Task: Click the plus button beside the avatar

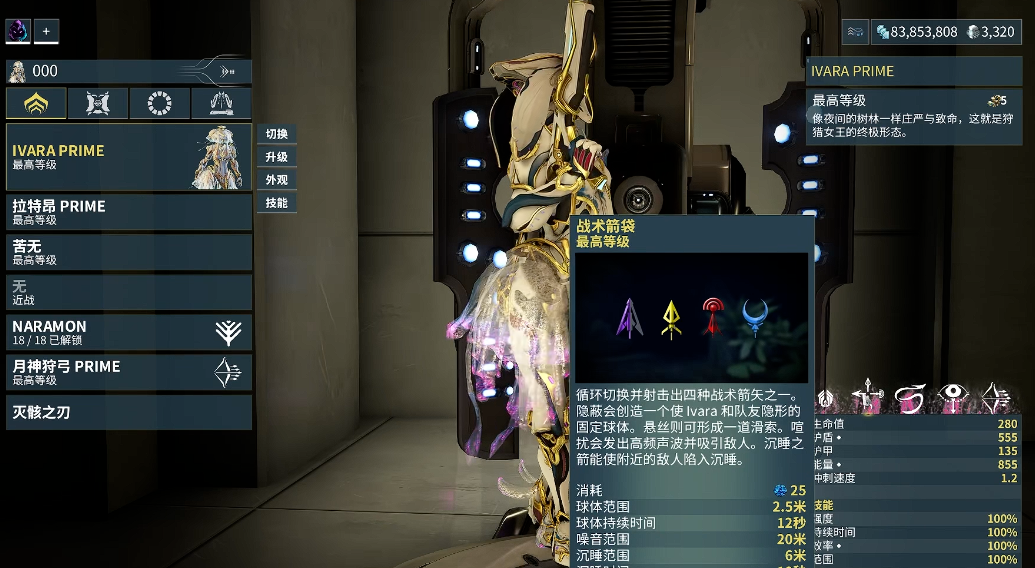Action: point(46,31)
